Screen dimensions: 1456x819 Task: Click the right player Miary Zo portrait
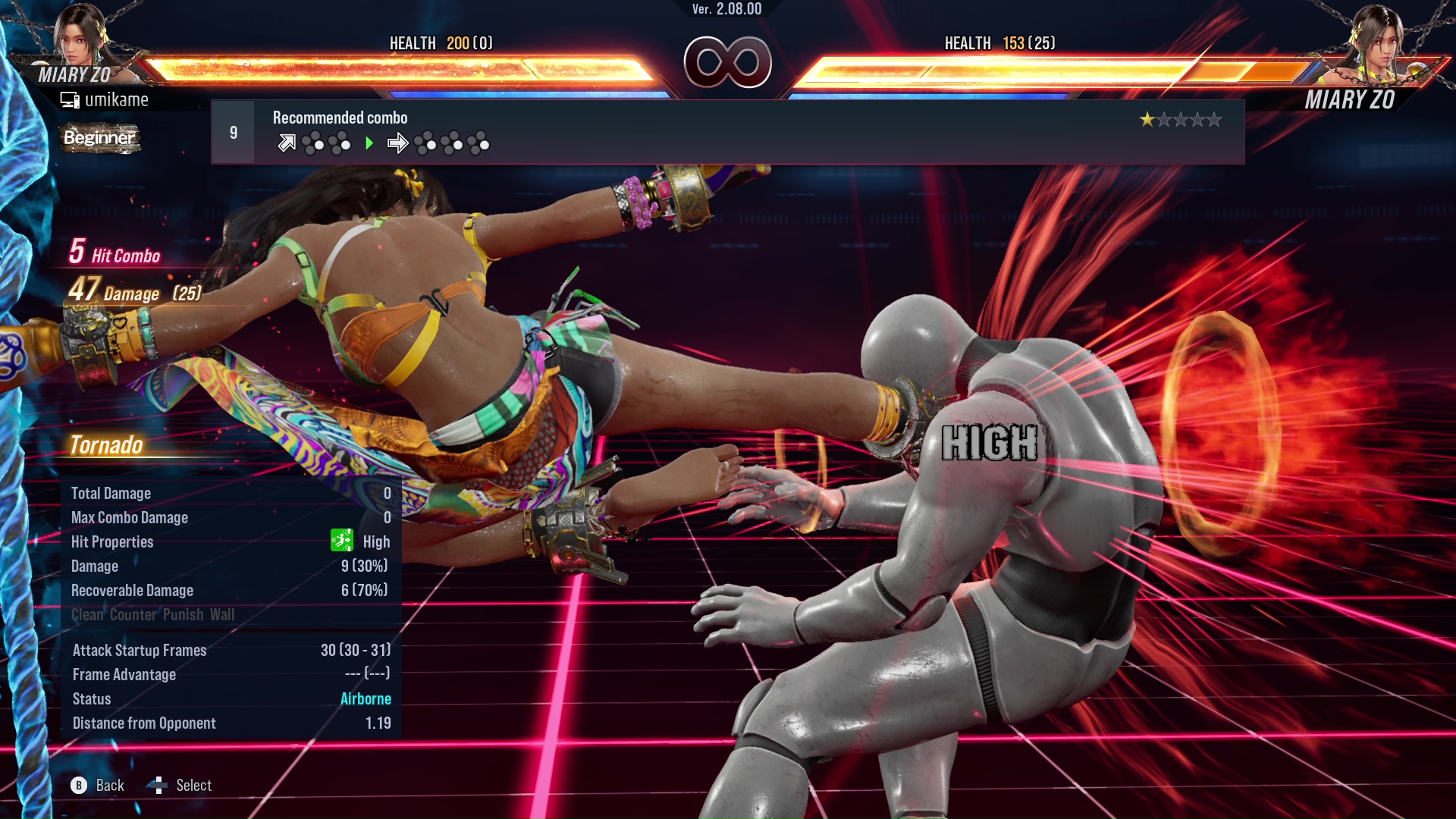pyautogui.click(x=1376, y=39)
